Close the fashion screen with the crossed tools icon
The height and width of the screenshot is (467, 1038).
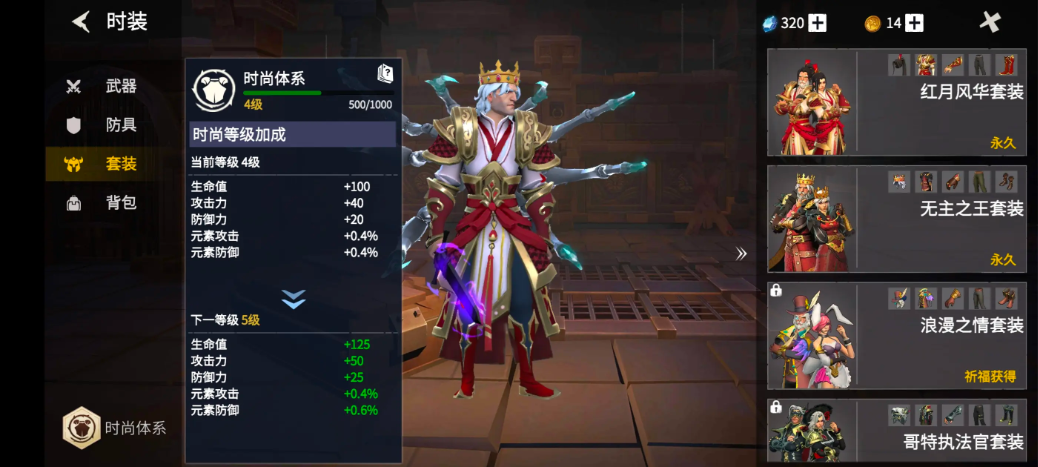(990, 22)
